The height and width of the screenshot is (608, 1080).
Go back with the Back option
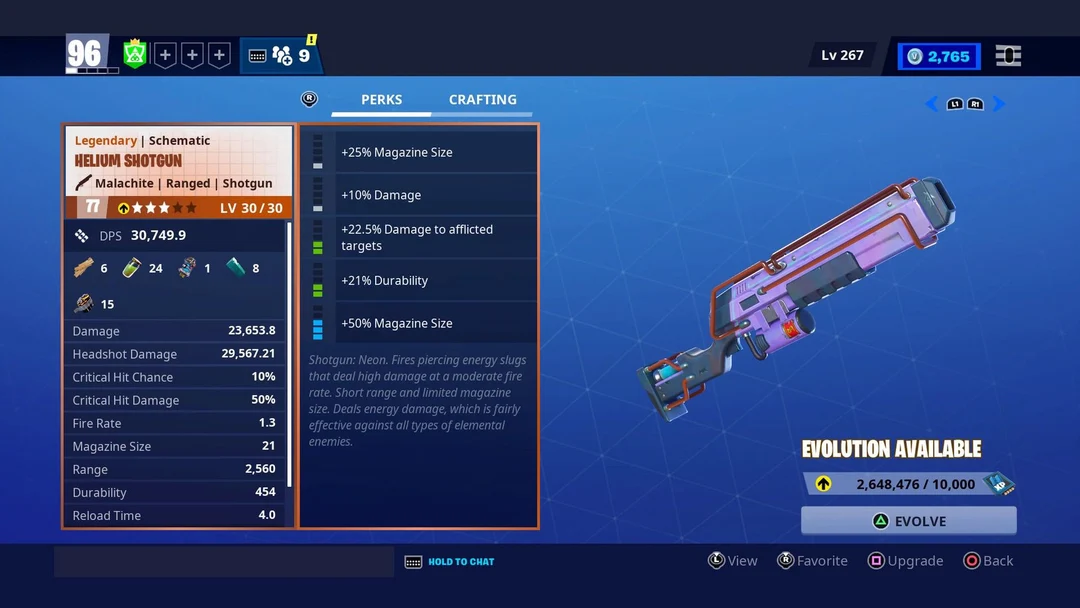988,561
